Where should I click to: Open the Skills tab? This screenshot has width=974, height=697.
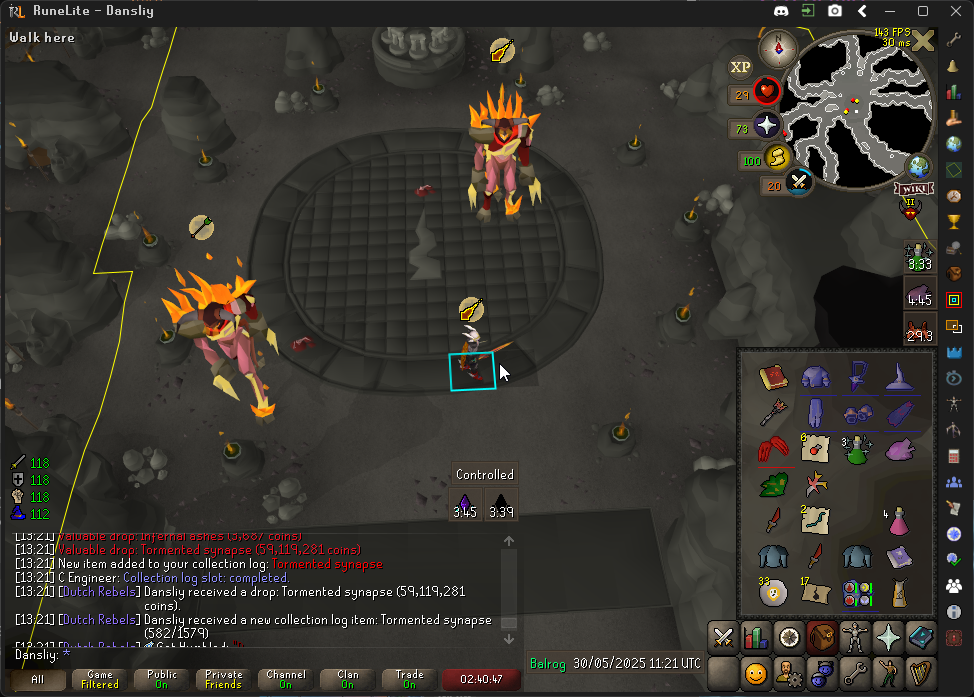click(x=756, y=637)
